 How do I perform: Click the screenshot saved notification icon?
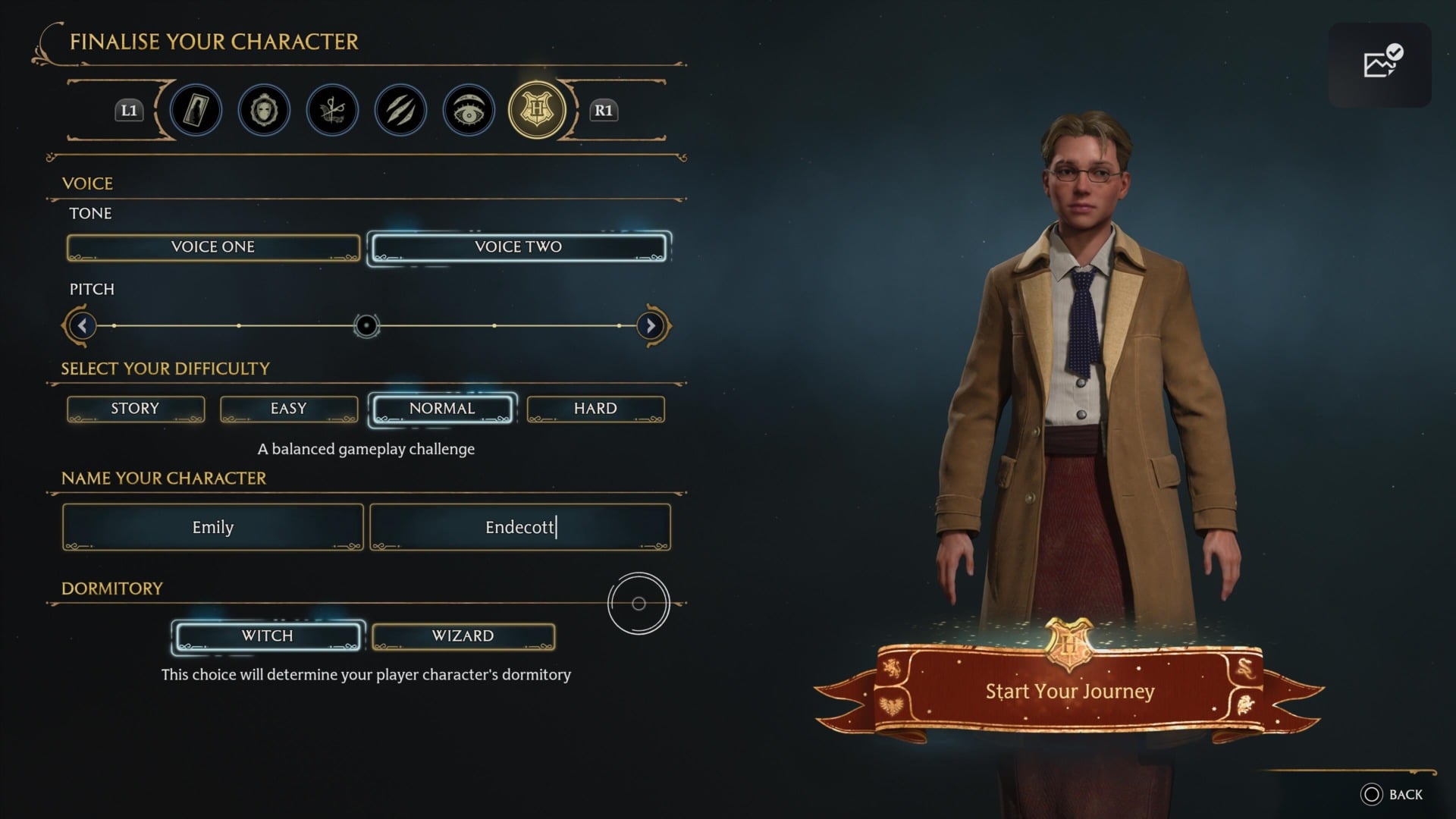pyautogui.click(x=1380, y=64)
